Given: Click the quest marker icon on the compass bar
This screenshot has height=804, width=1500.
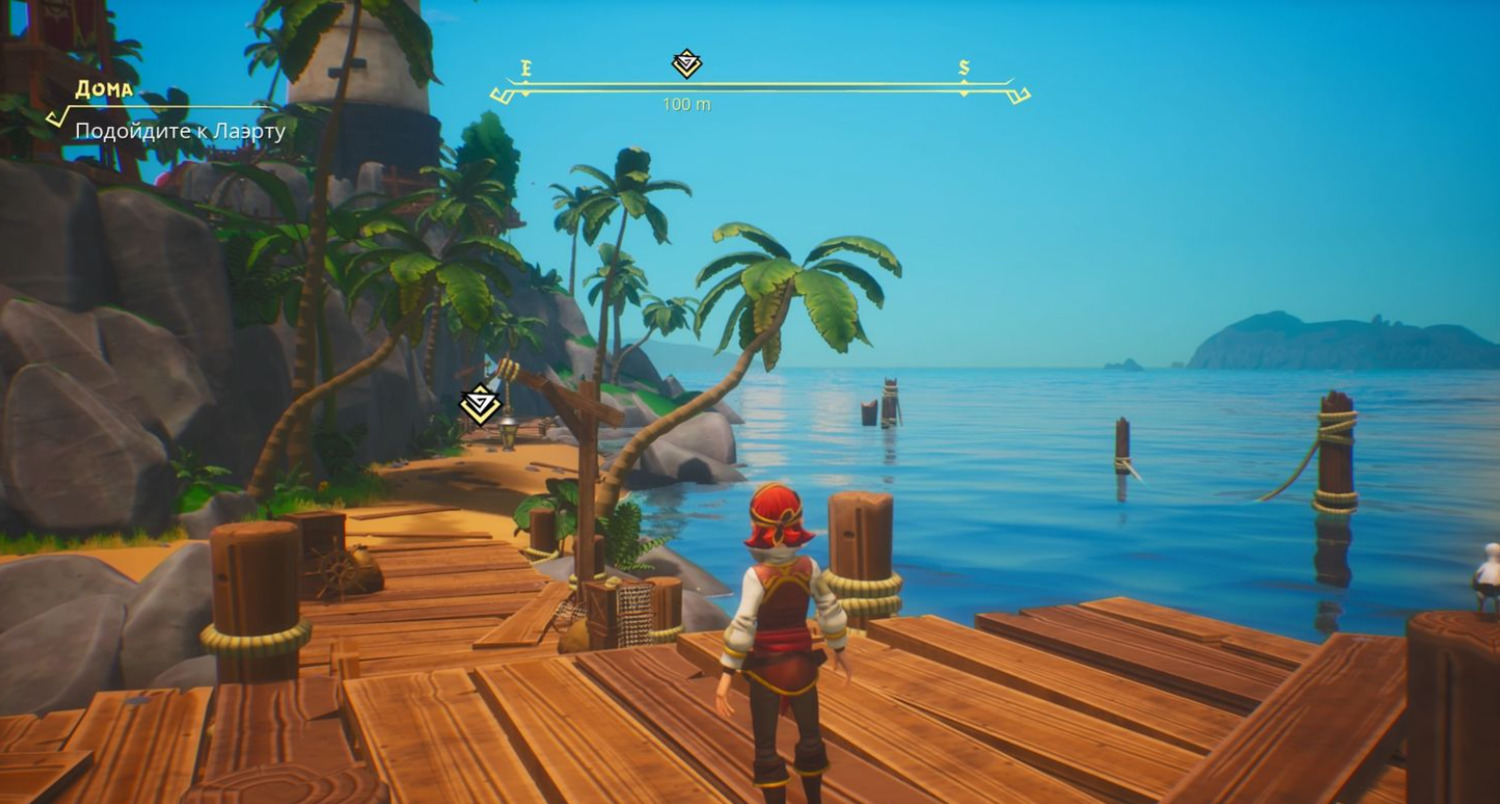Looking at the screenshot, I should (x=687, y=64).
